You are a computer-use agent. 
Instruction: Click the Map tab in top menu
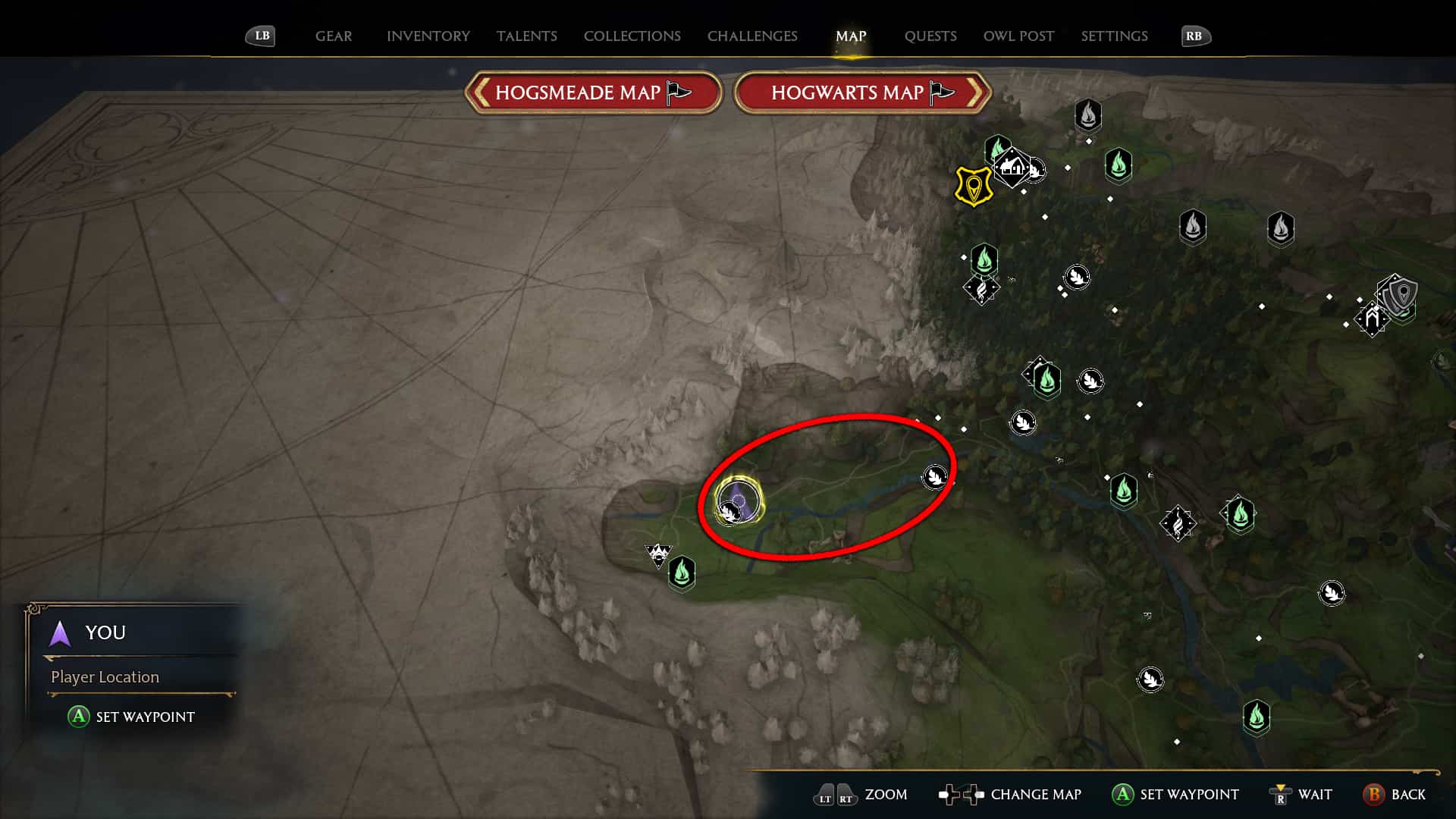[x=850, y=36]
